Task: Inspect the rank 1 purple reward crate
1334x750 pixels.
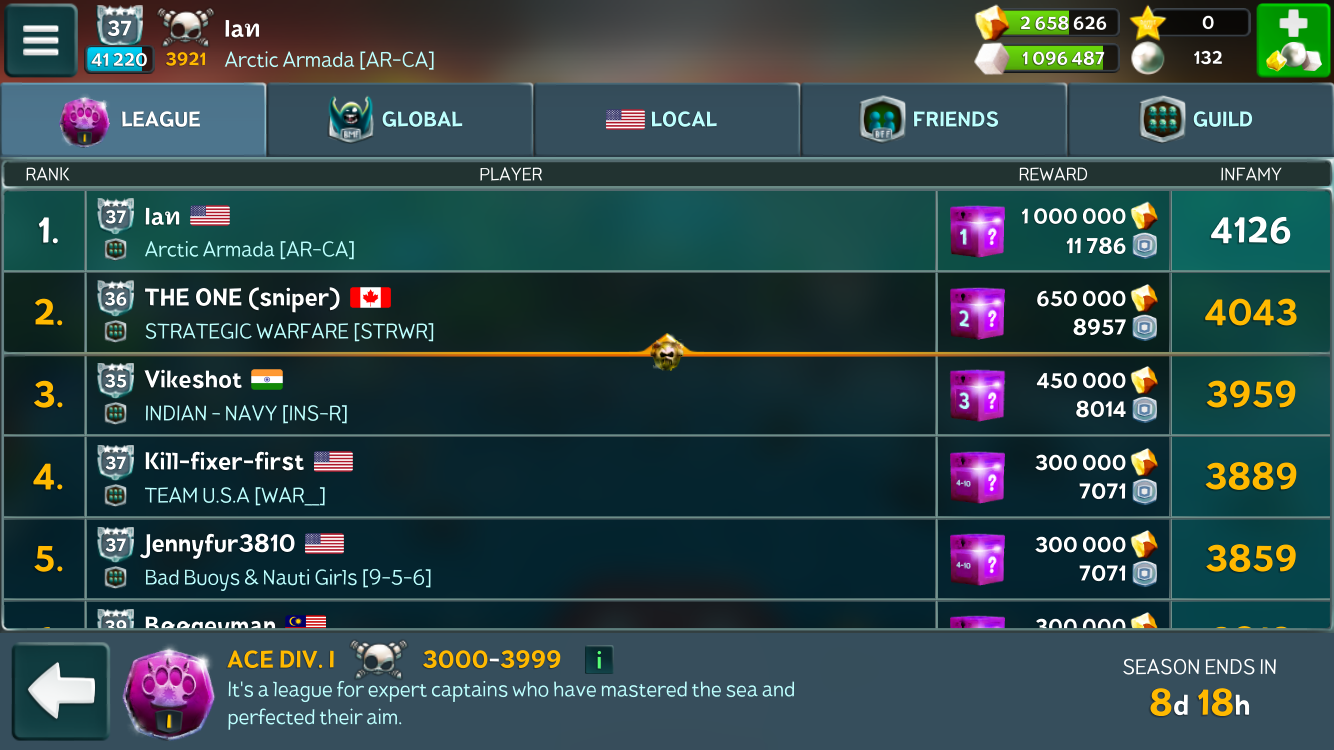Action: pos(976,232)
